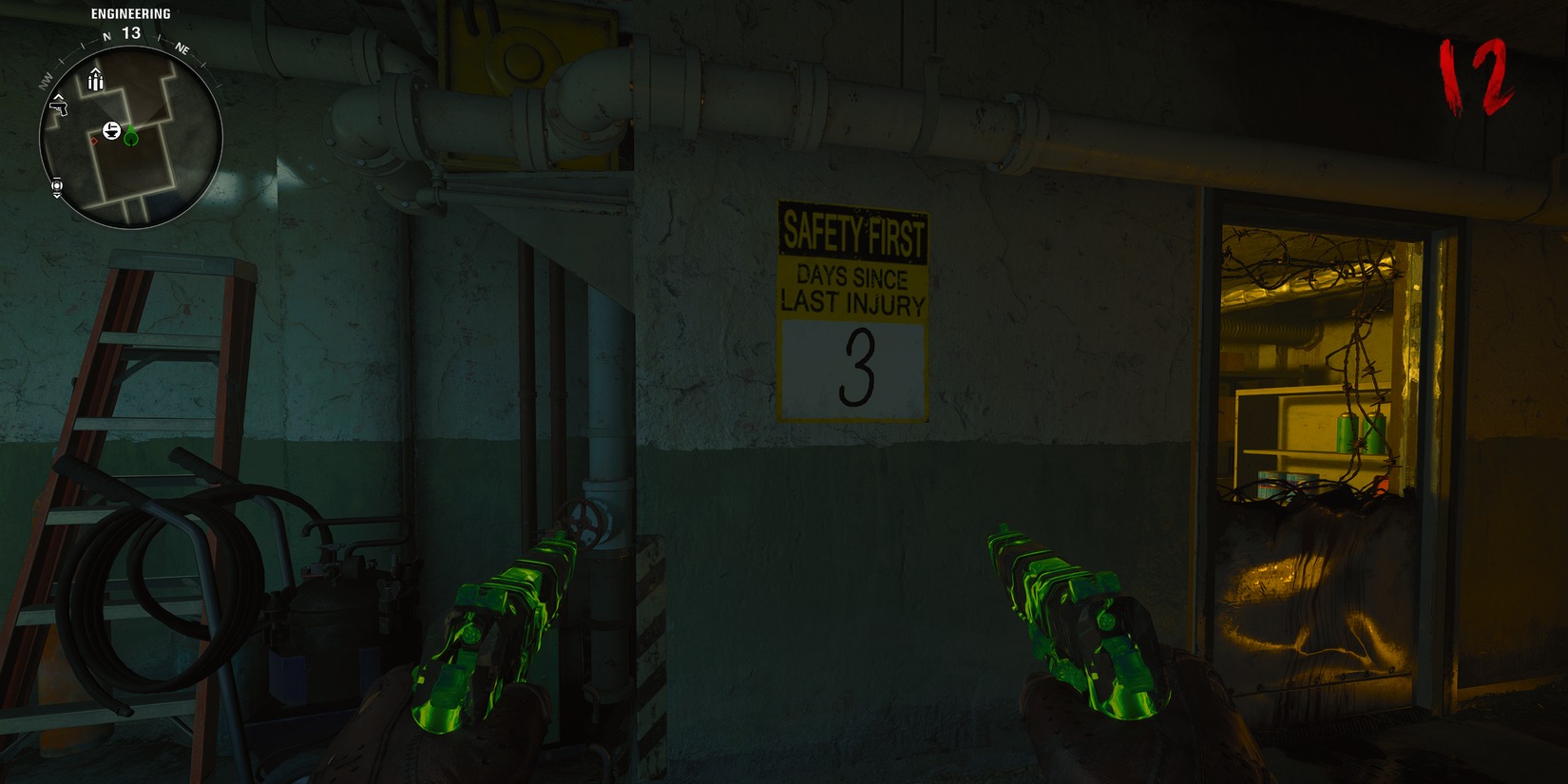Click the ammo crate icon on the minimap
The height and width of the screenshot is (784, 1568).
pyautogui.click(x=96, y=81)
